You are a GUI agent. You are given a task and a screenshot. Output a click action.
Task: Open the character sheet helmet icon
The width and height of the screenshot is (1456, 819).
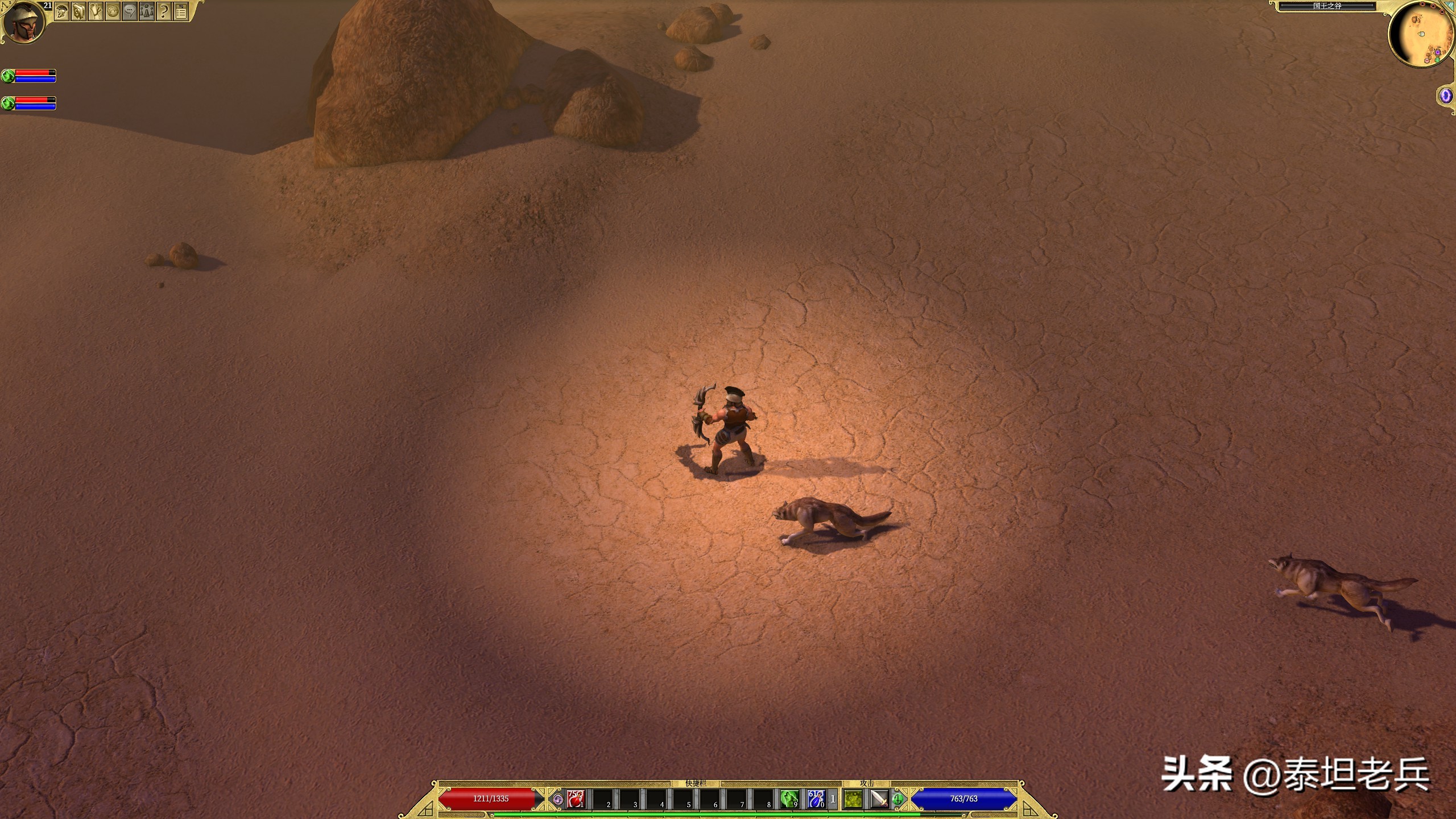coord(61,11)
